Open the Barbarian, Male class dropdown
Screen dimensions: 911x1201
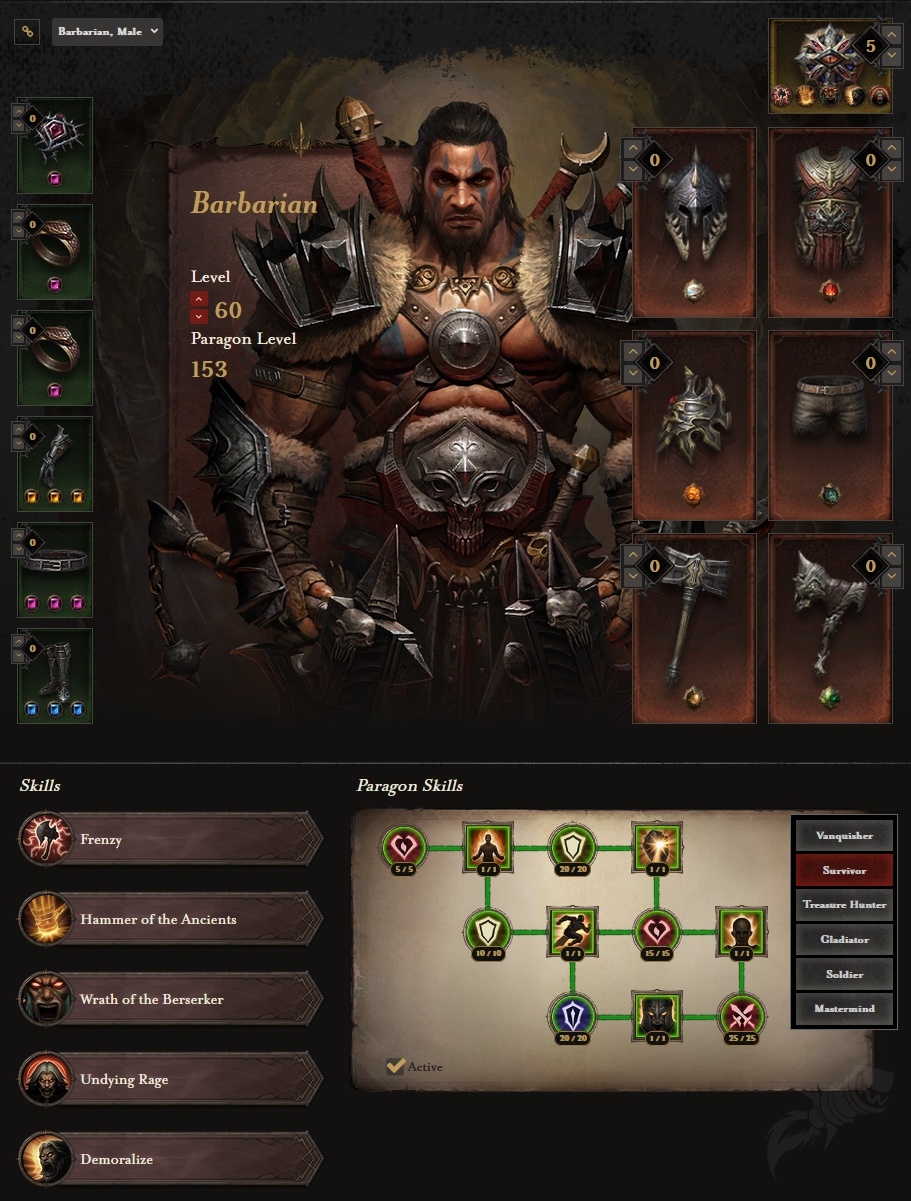[107, 32]
